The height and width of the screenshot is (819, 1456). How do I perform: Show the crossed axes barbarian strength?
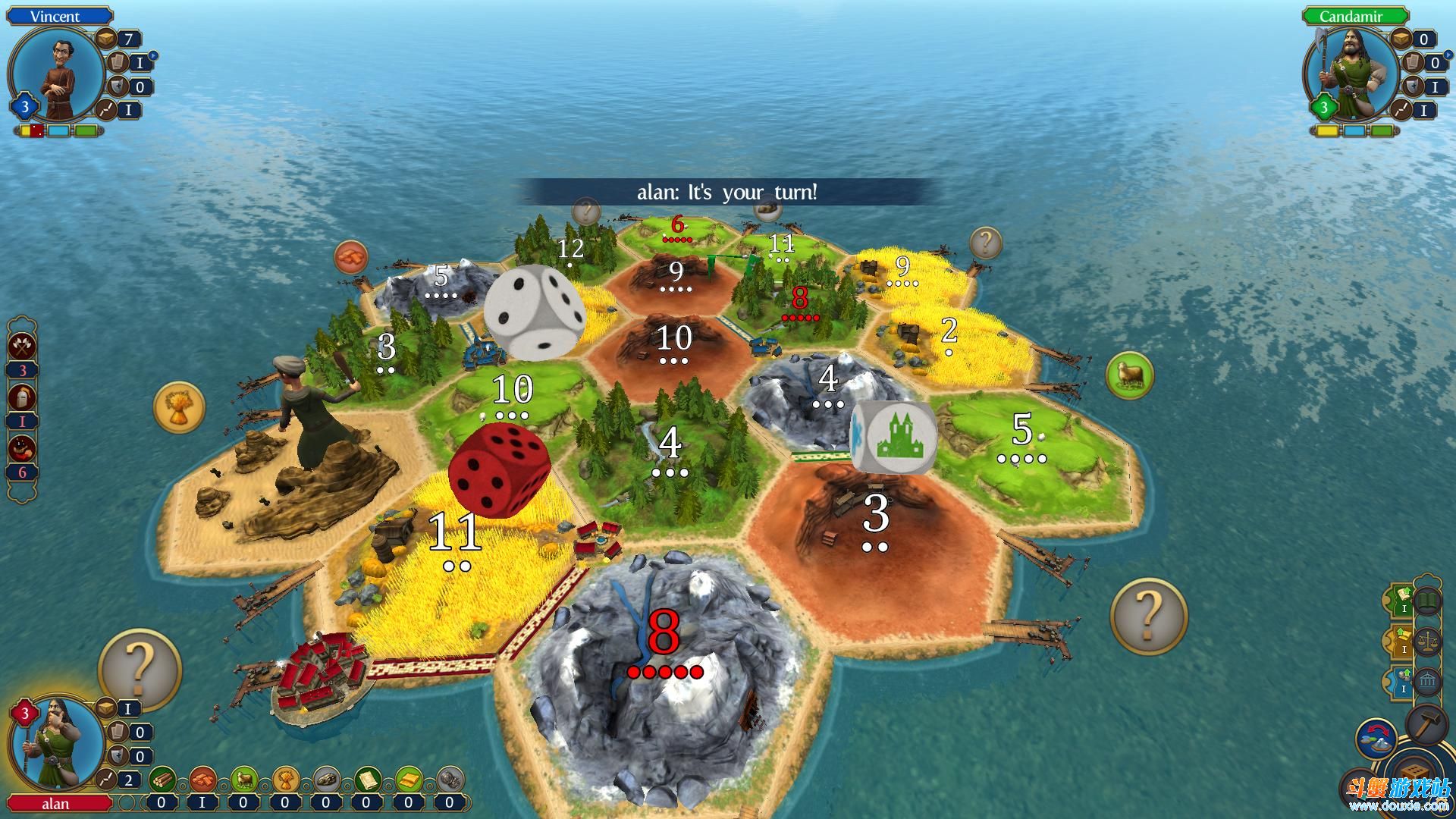pos(23,346)
